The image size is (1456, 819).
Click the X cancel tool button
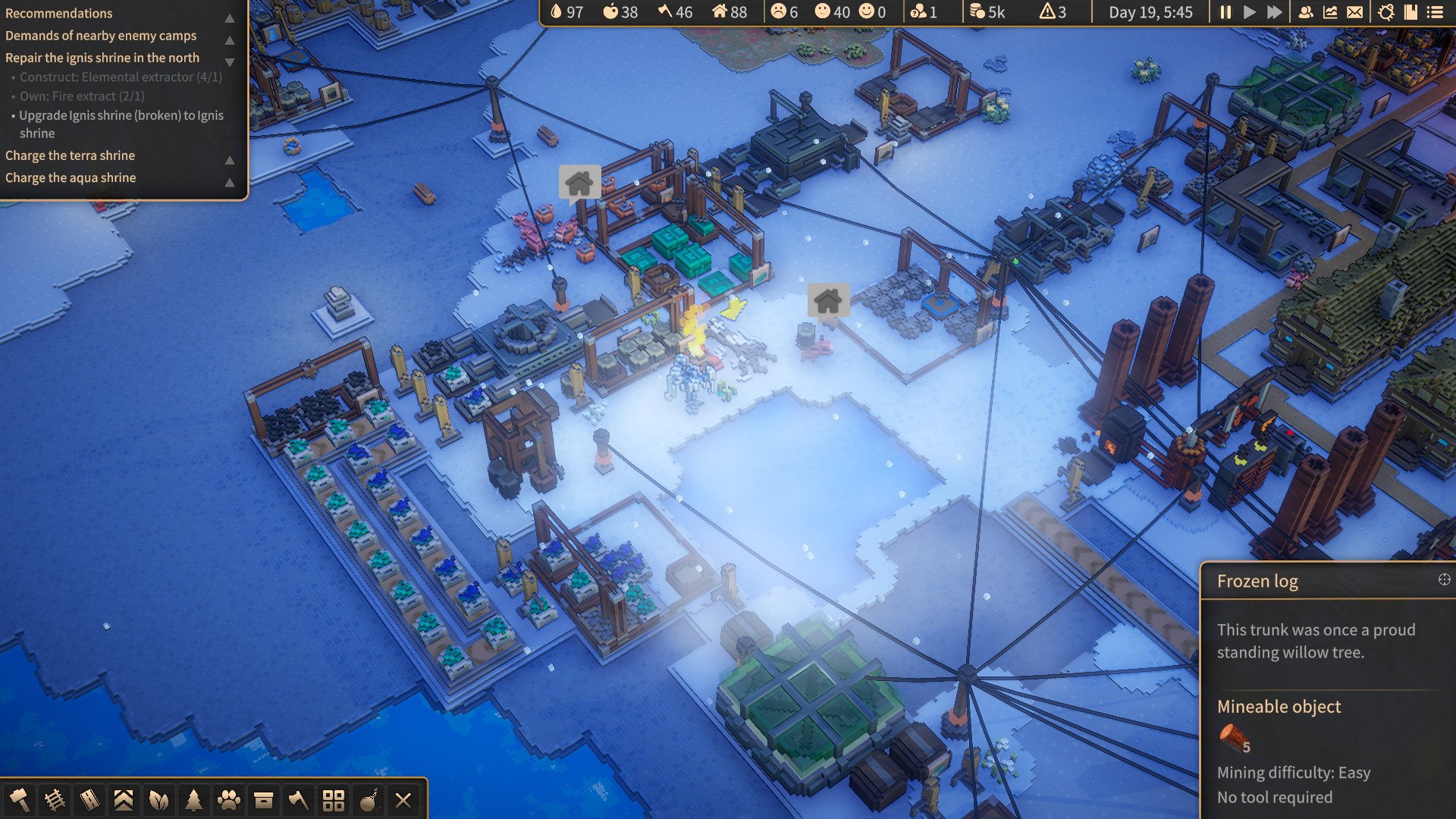403,800
